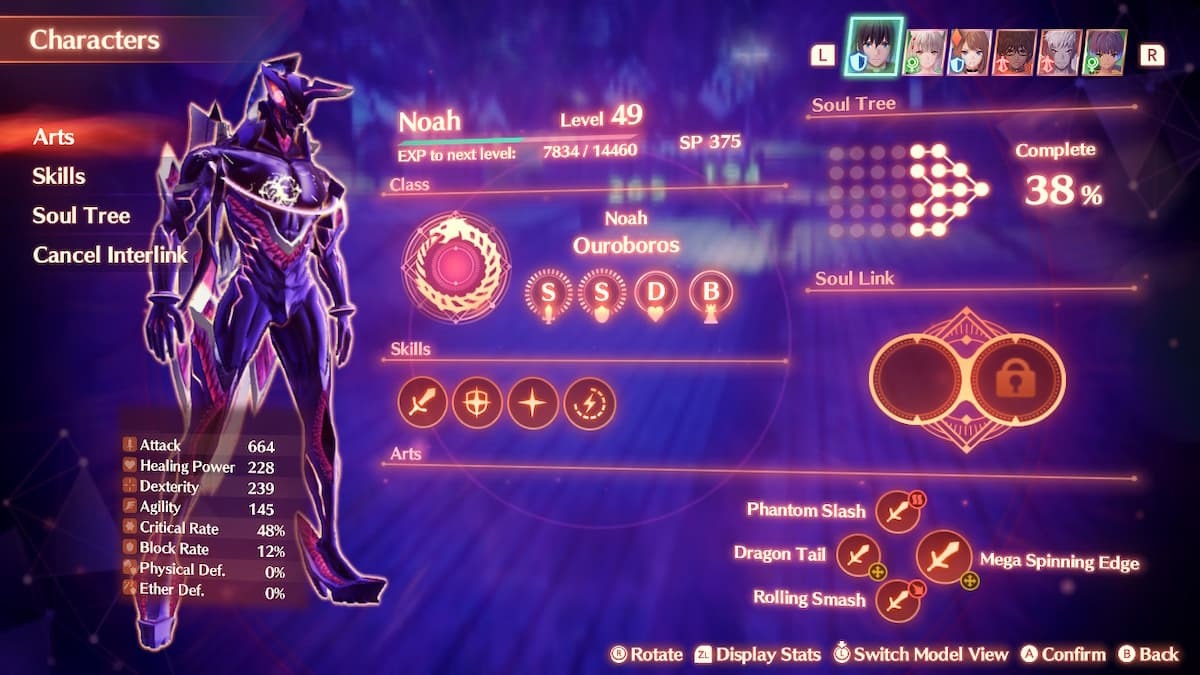
Task: Select the empty Soul Link slot
Action: 916,380
